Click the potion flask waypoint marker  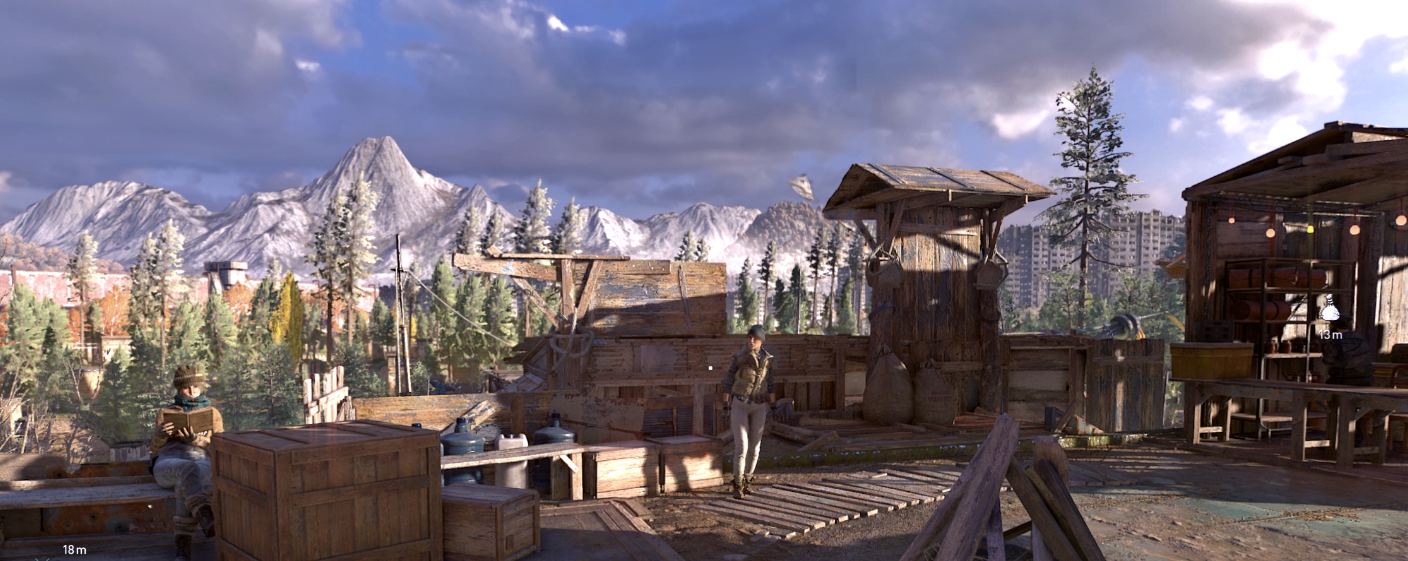1329,310
